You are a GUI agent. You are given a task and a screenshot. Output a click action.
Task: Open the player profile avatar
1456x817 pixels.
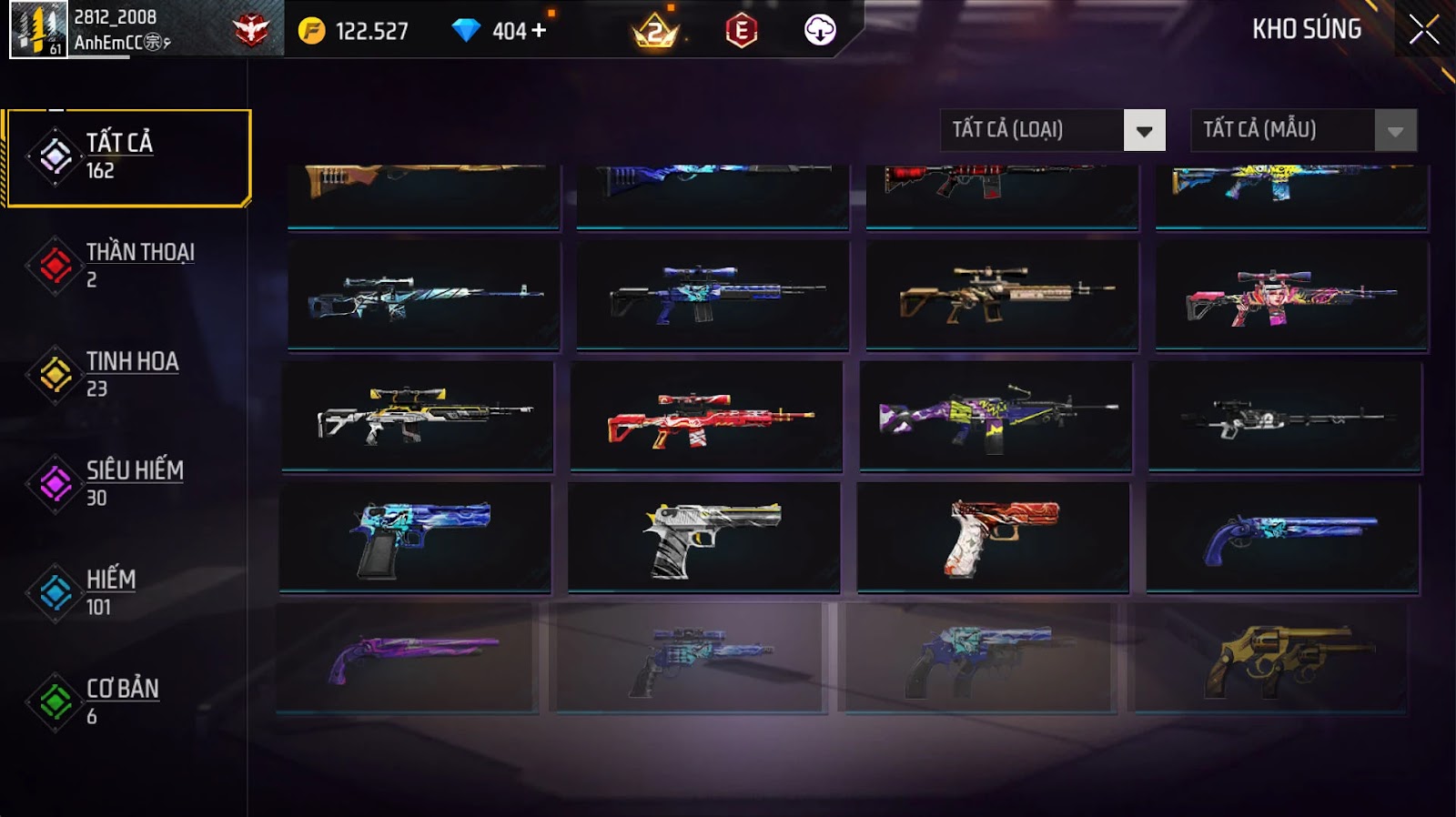coord(38,30)
